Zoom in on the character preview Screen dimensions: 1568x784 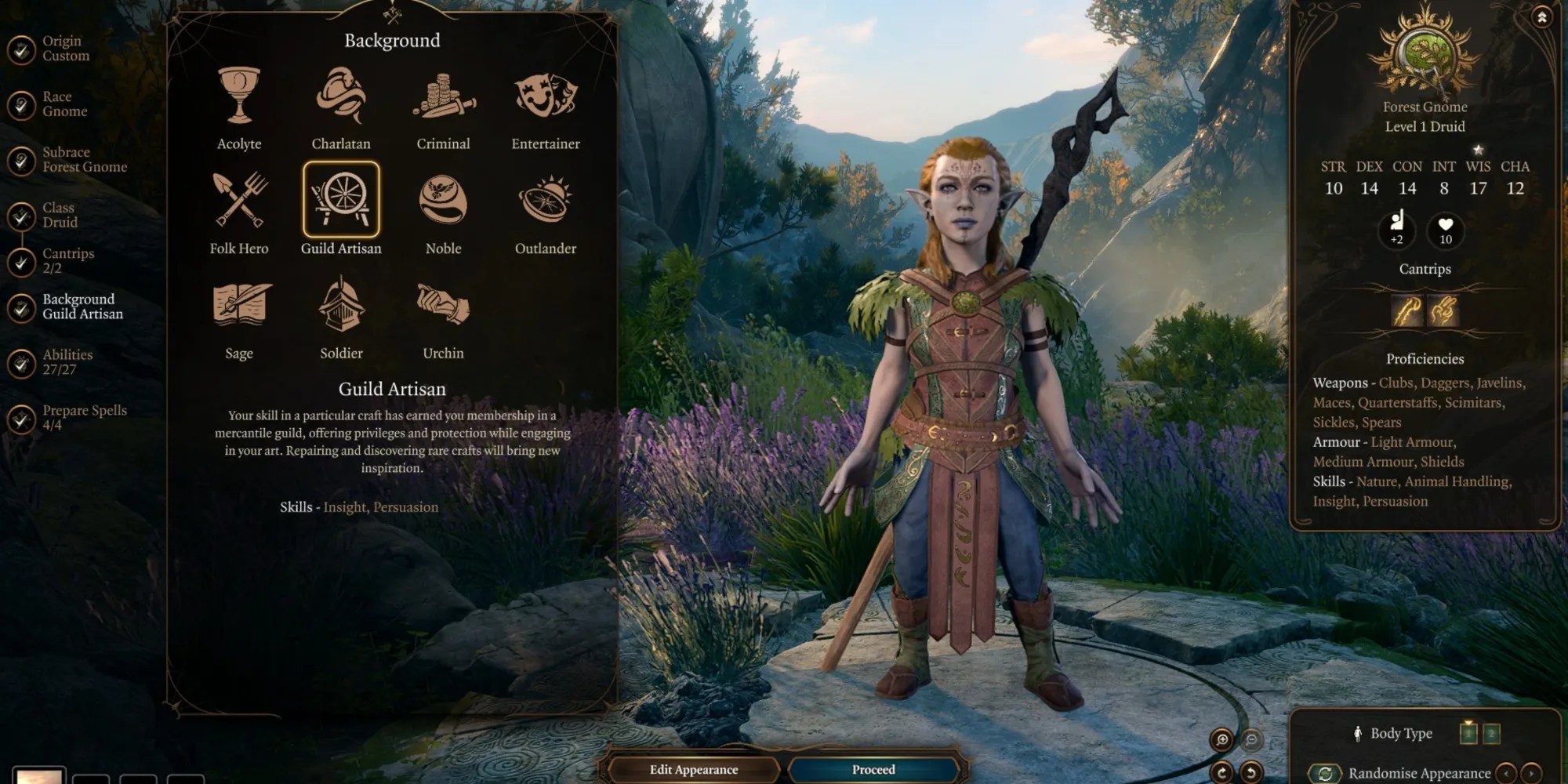click(x=1221, y=739)
